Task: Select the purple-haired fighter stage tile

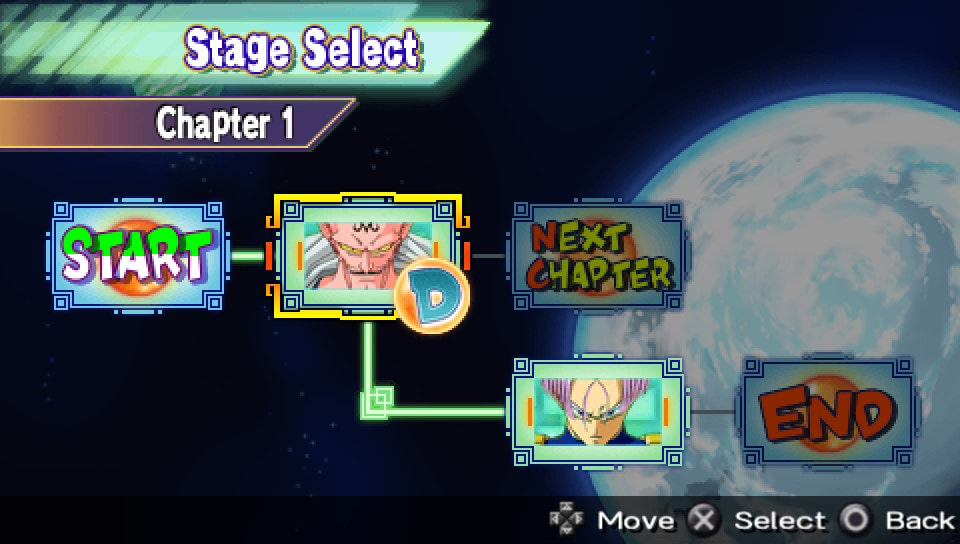Action: (x=597, y=410)
